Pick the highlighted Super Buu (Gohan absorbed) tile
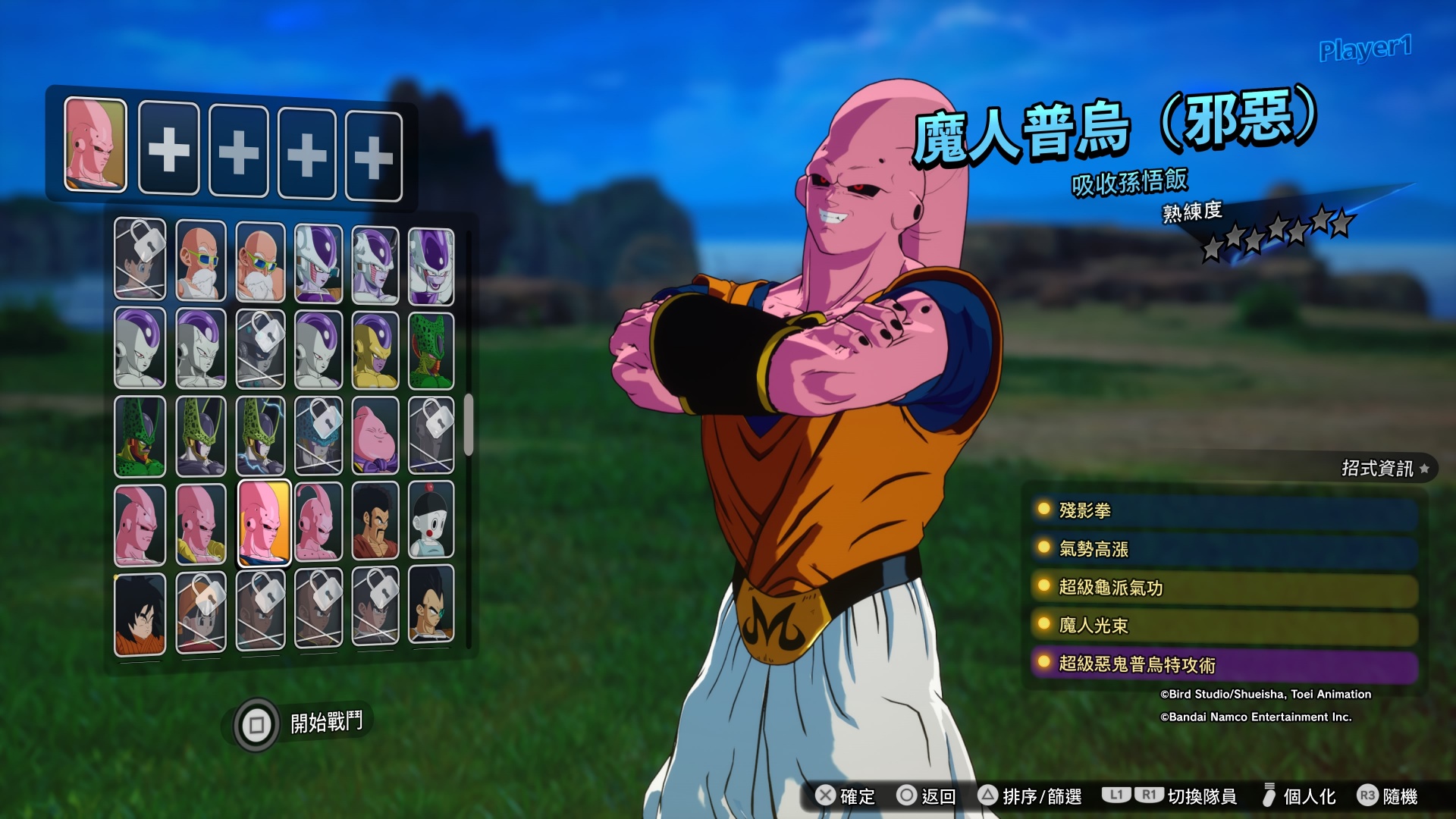 (x=263, y=522)
